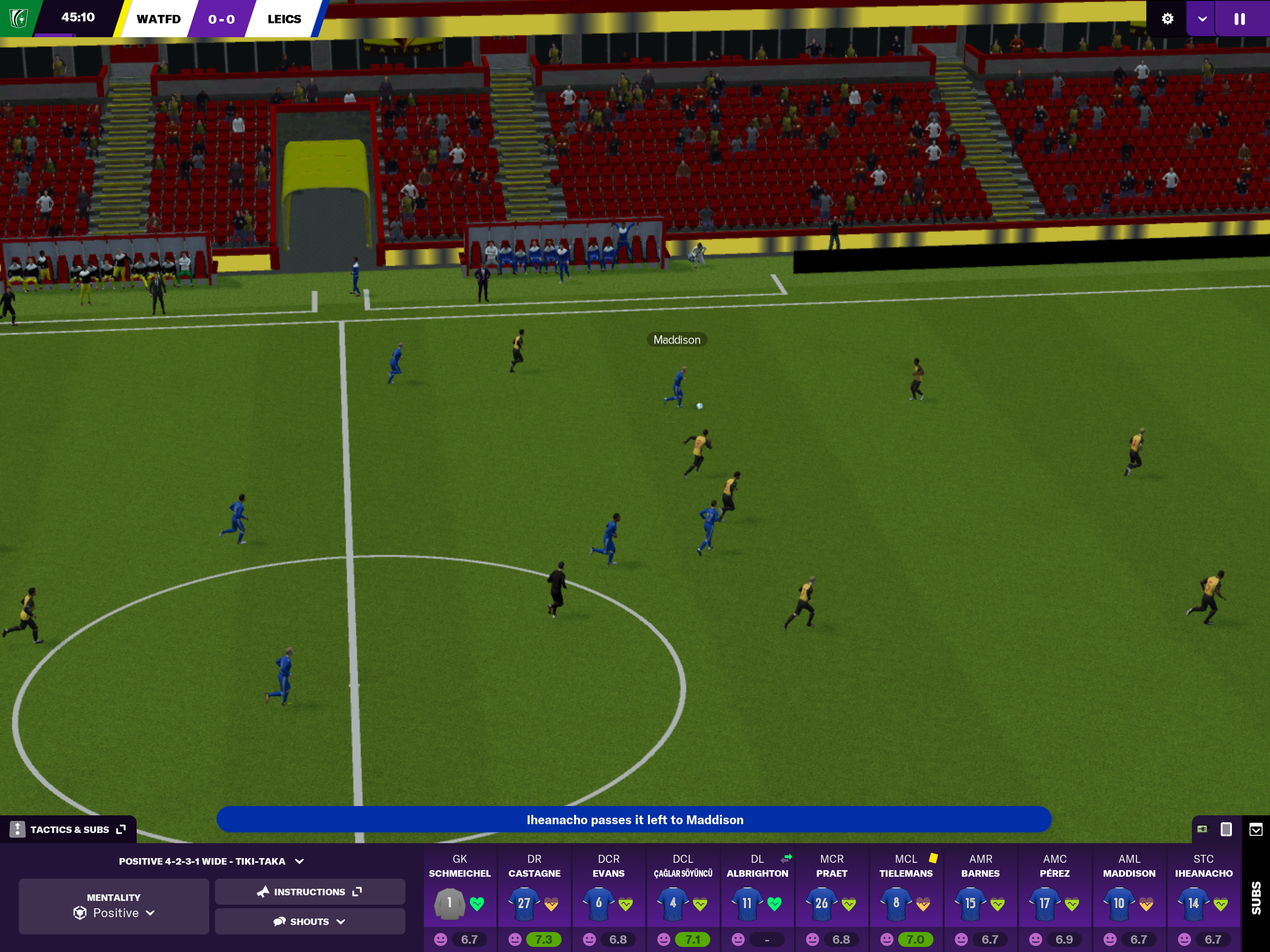
Task: Pause the match
Action: pos(1239,19)
